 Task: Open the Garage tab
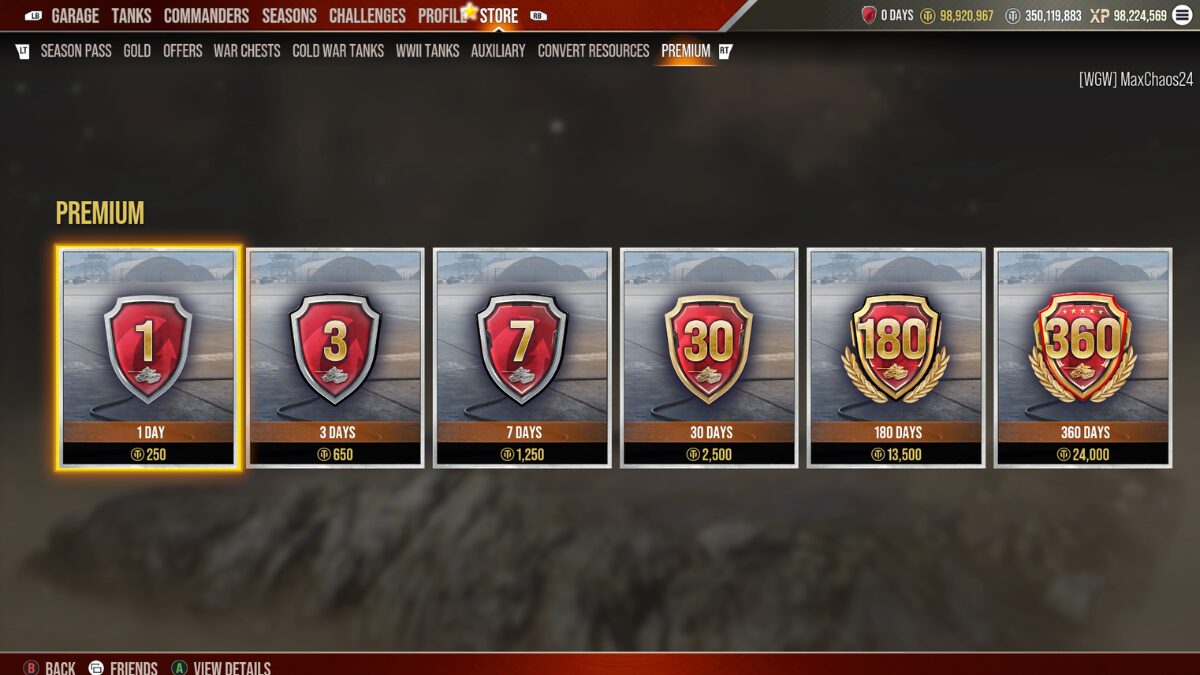75,16
